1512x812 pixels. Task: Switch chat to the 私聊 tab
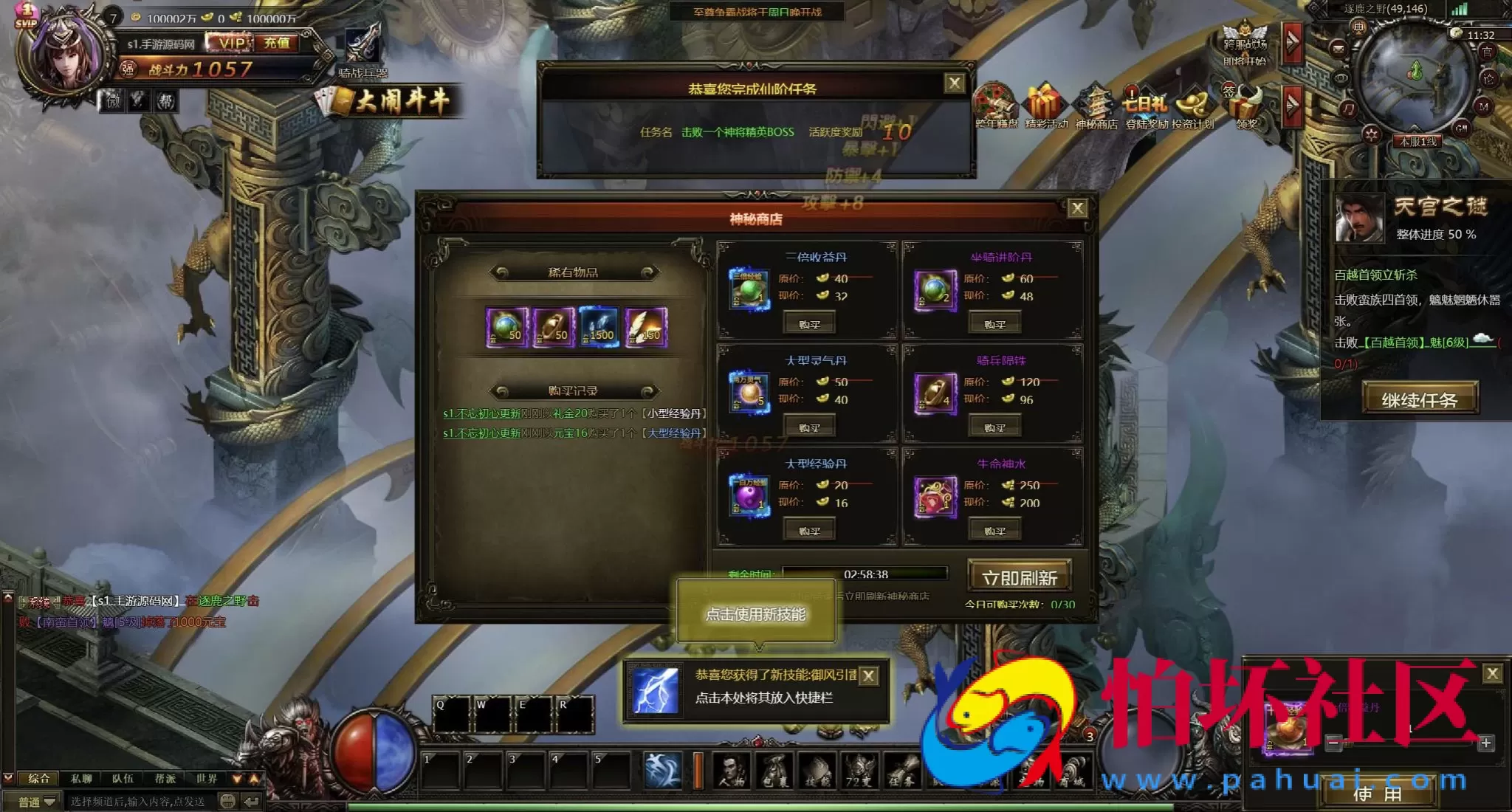[x=81, y=778]
